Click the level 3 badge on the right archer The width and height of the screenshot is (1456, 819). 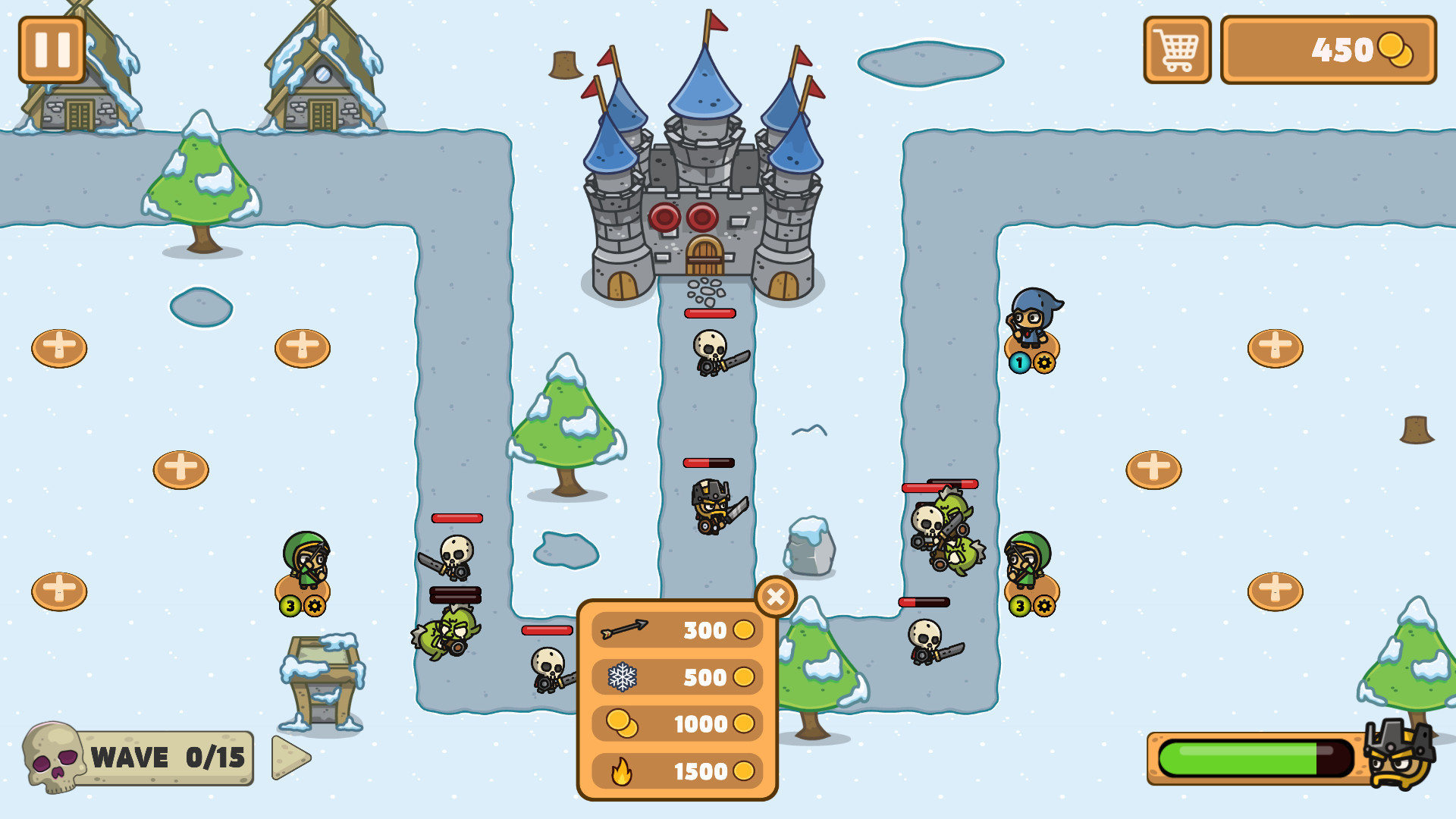pyautogui.click(x=1021, y=607)
